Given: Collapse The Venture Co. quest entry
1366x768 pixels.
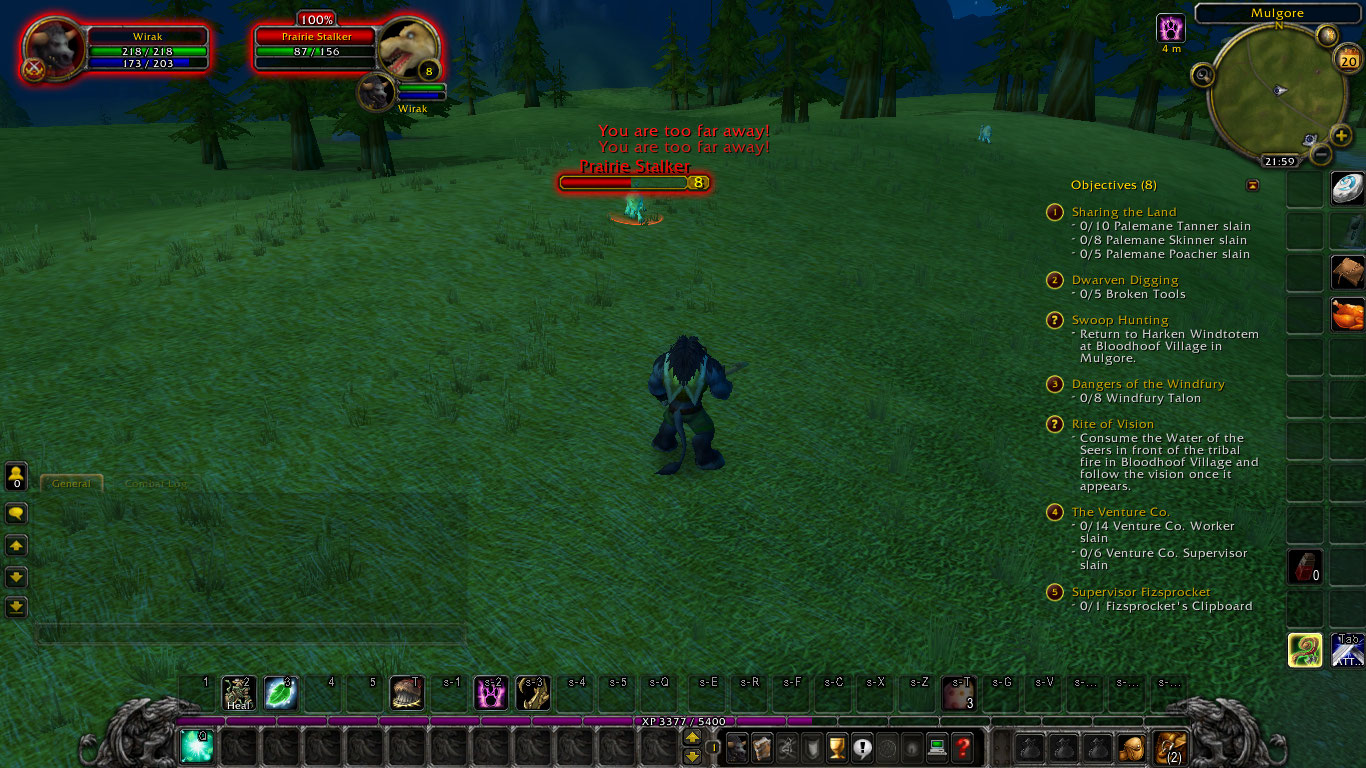Looking at the screenshot, I should tap(1054, 512).
